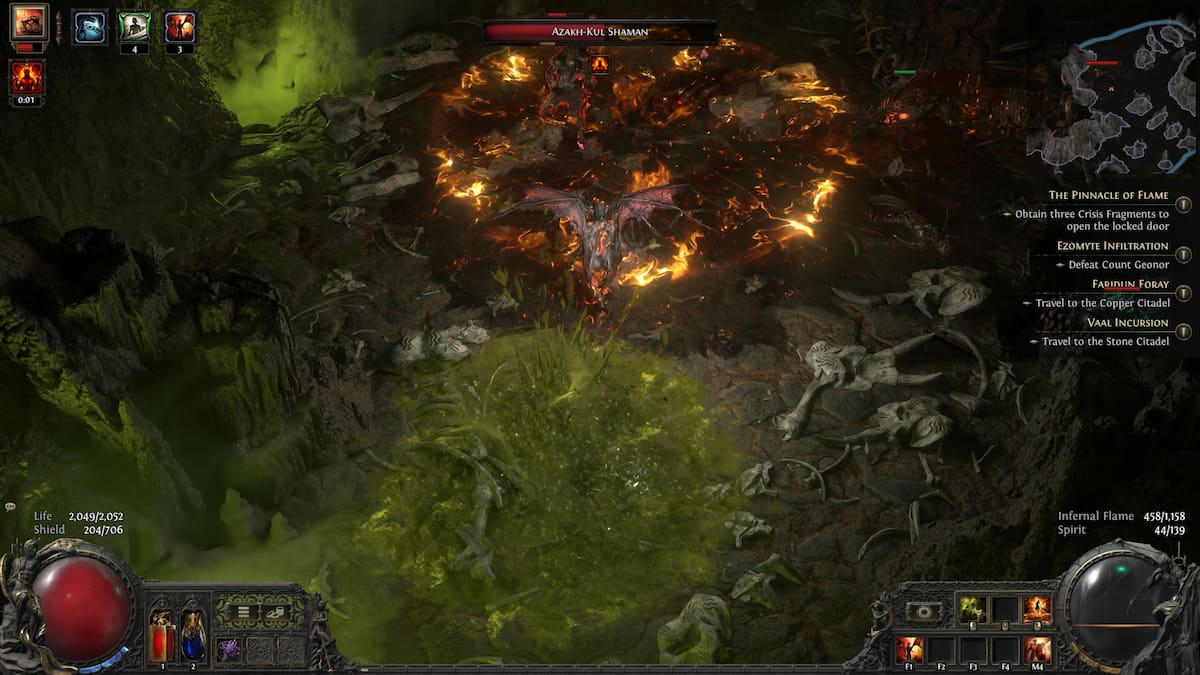
Task: Click the burning figure debuff icon
Action: (x=26, y=77)
